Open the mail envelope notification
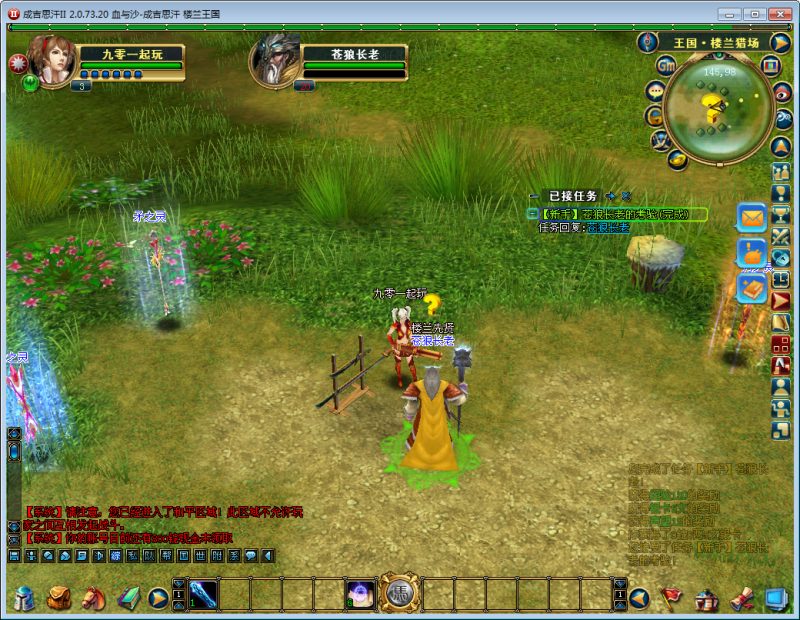800x620 pixels. pos(751,217)
